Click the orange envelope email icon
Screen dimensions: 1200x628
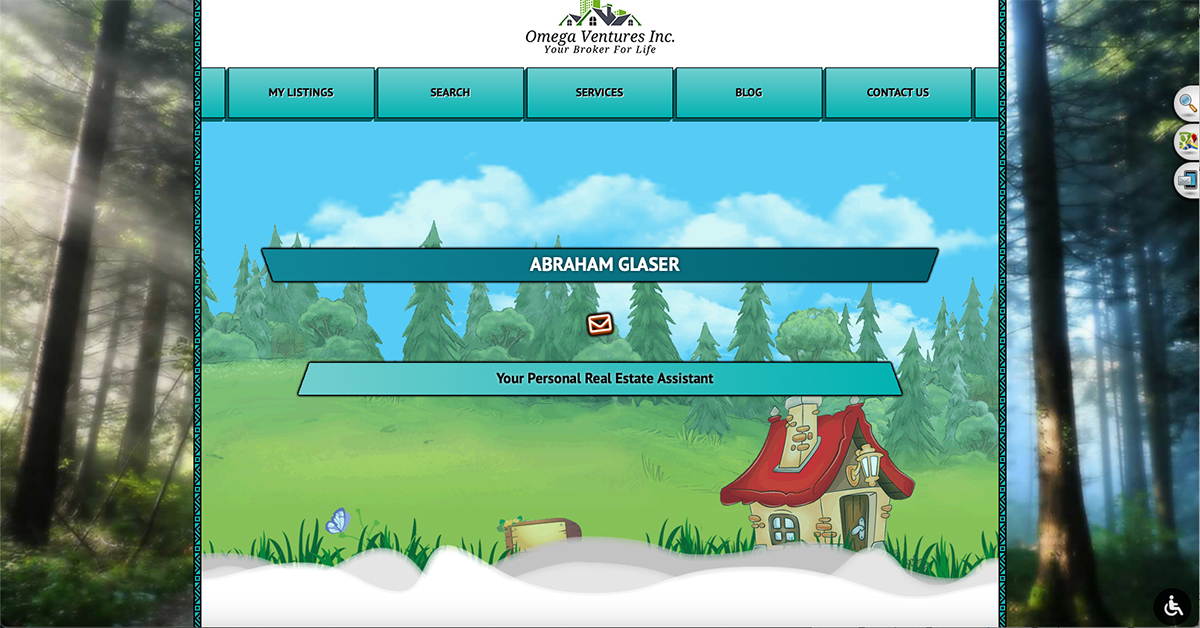pos(600,324)
